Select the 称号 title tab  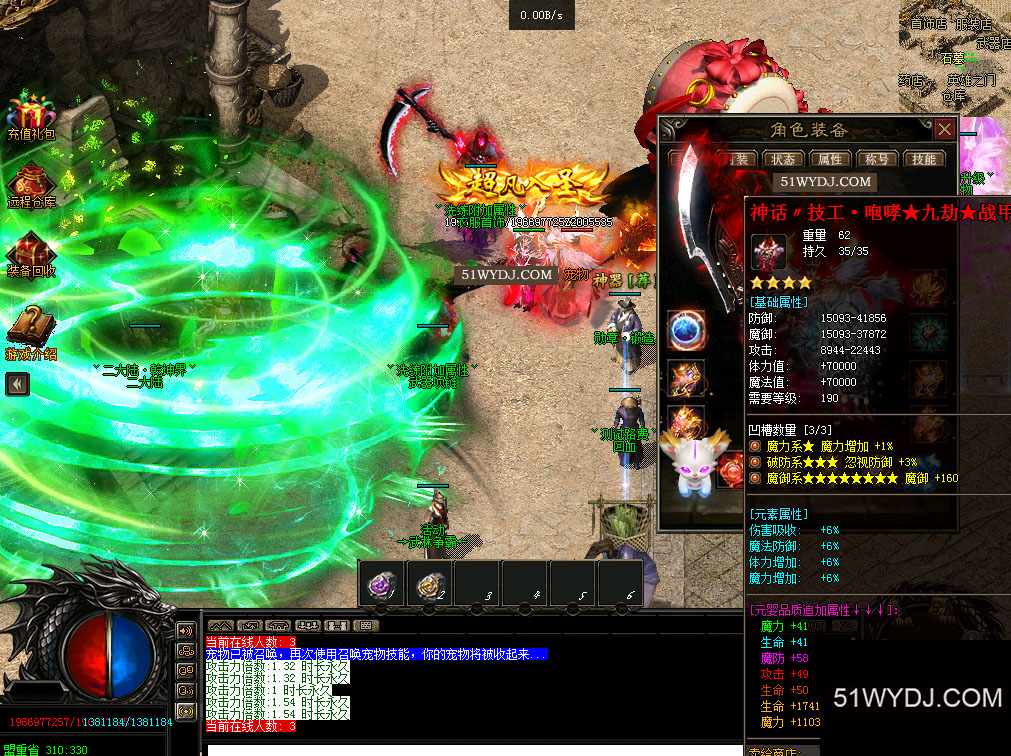click(x=877, y=159)
